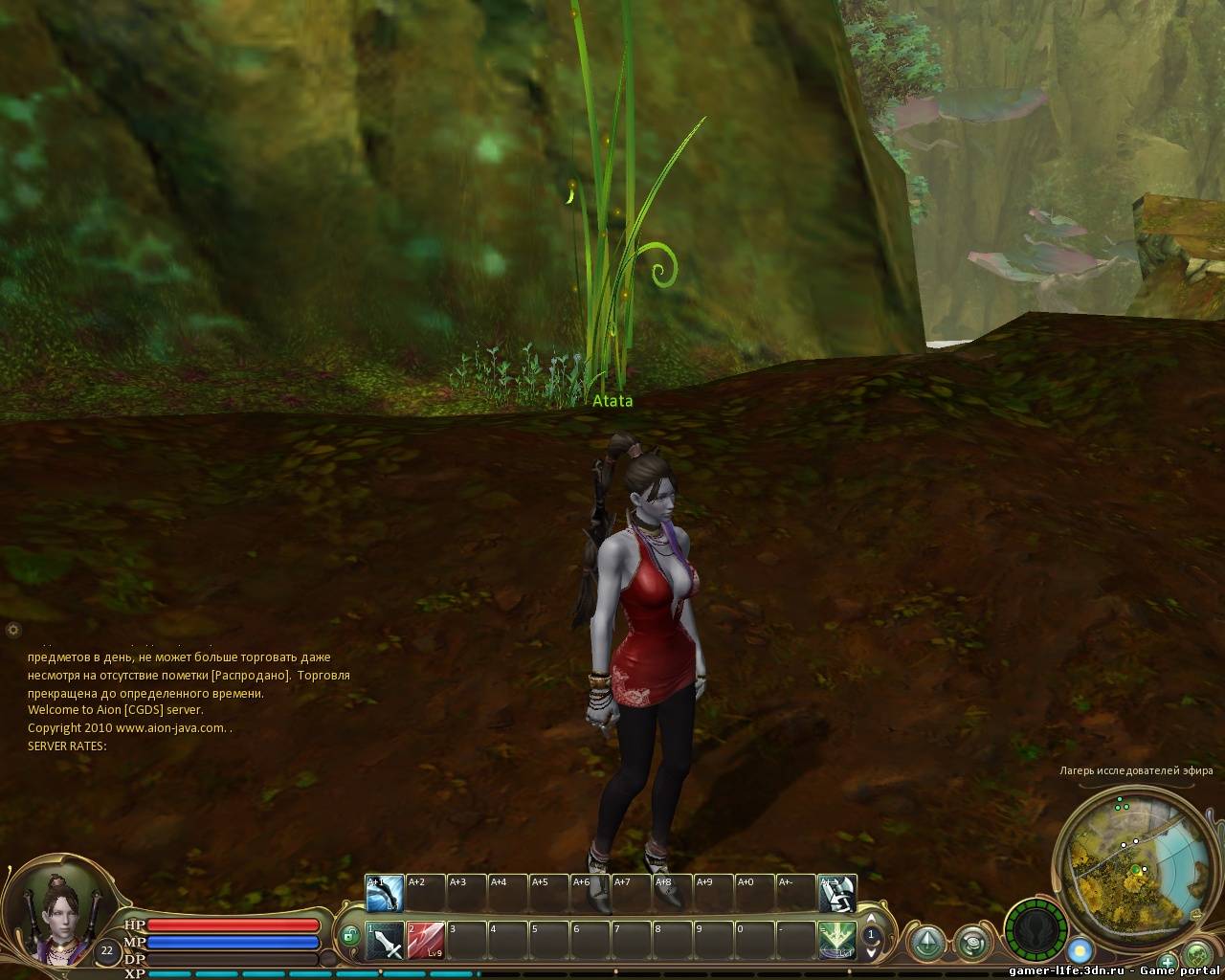
Task: Use the sword attack skill in slot 1
Action: (386, 941)
